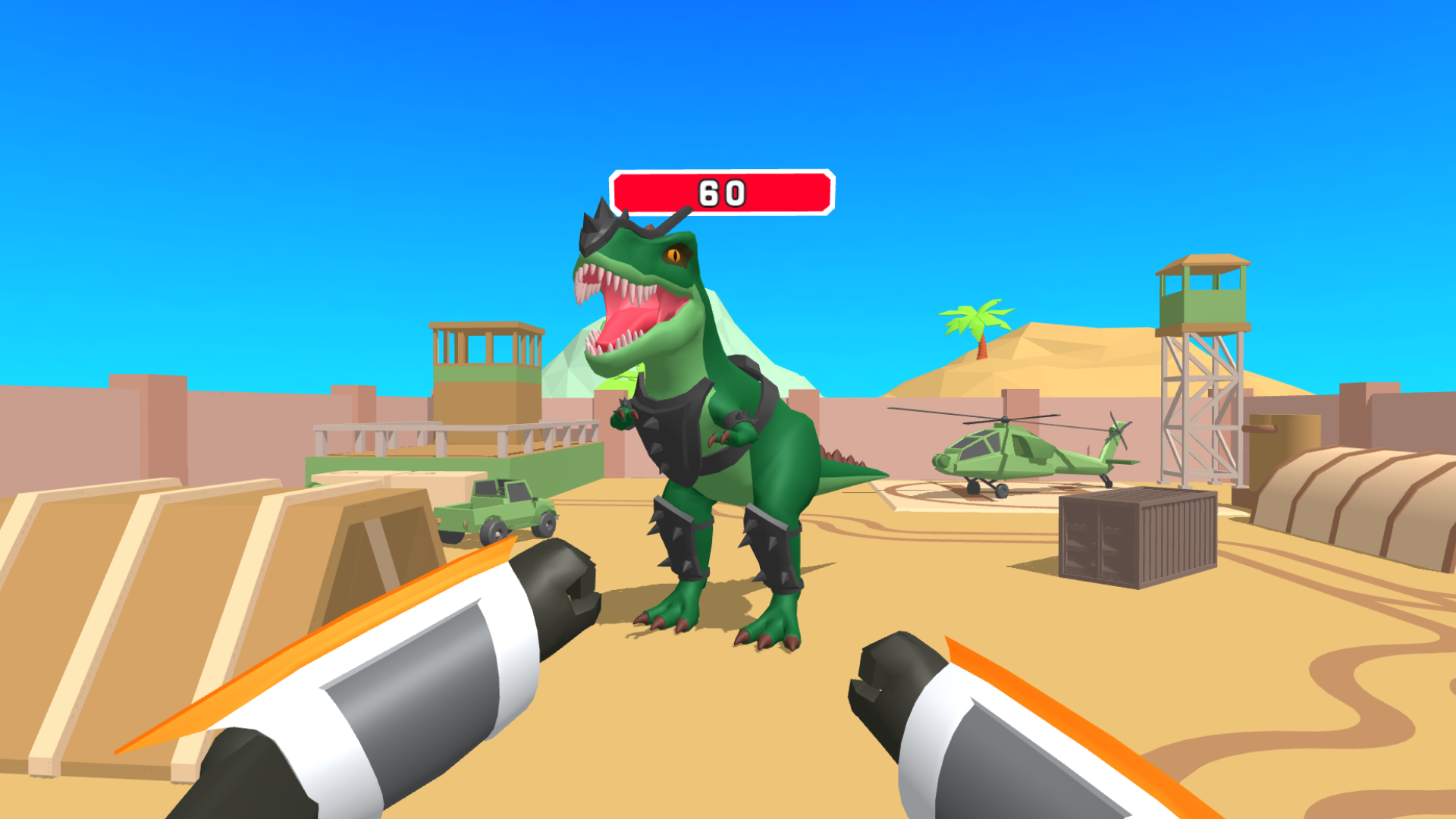This screenshot has height=819, width=1456.
Task: Click the boss health number 60
Action: click(722, 192)
